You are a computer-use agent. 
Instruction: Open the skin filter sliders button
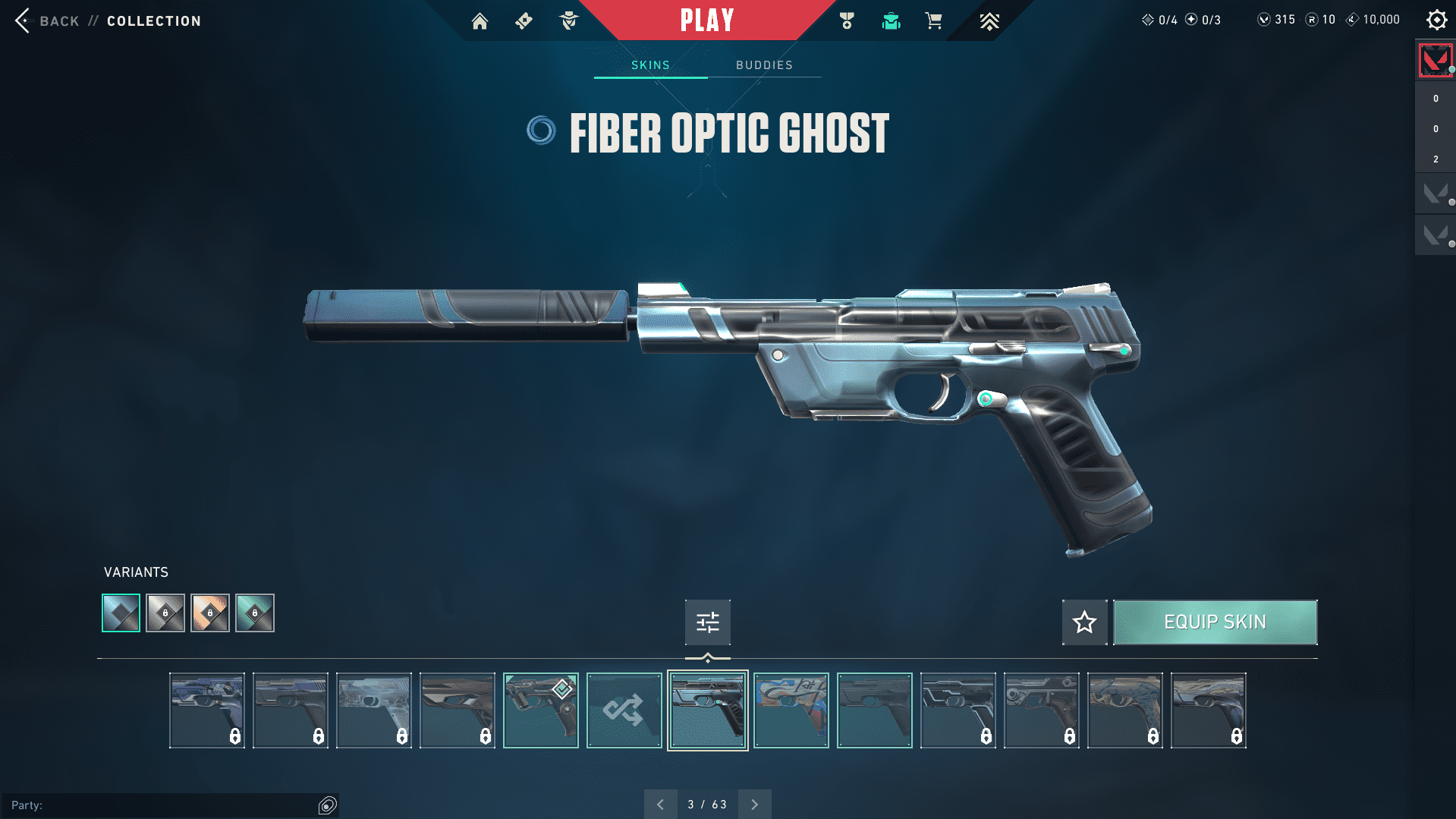(707, 622)
